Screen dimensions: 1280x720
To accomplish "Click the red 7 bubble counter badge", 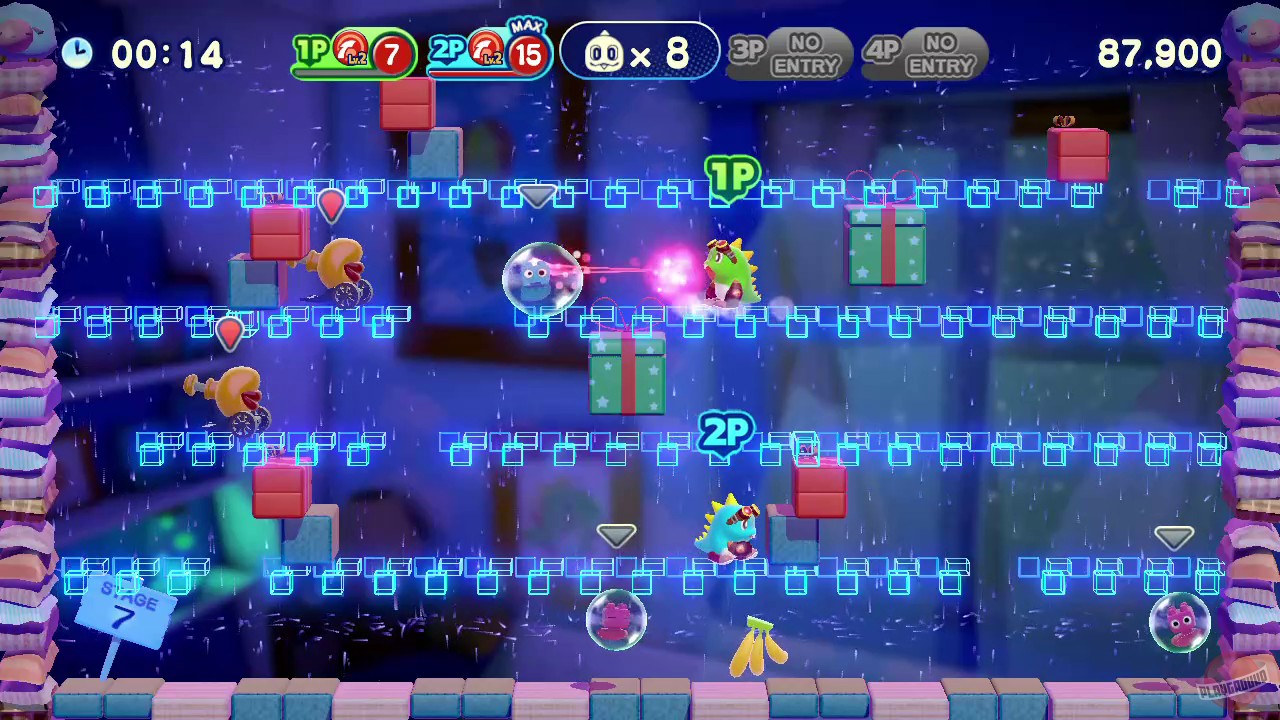I will tap(391, 55).
